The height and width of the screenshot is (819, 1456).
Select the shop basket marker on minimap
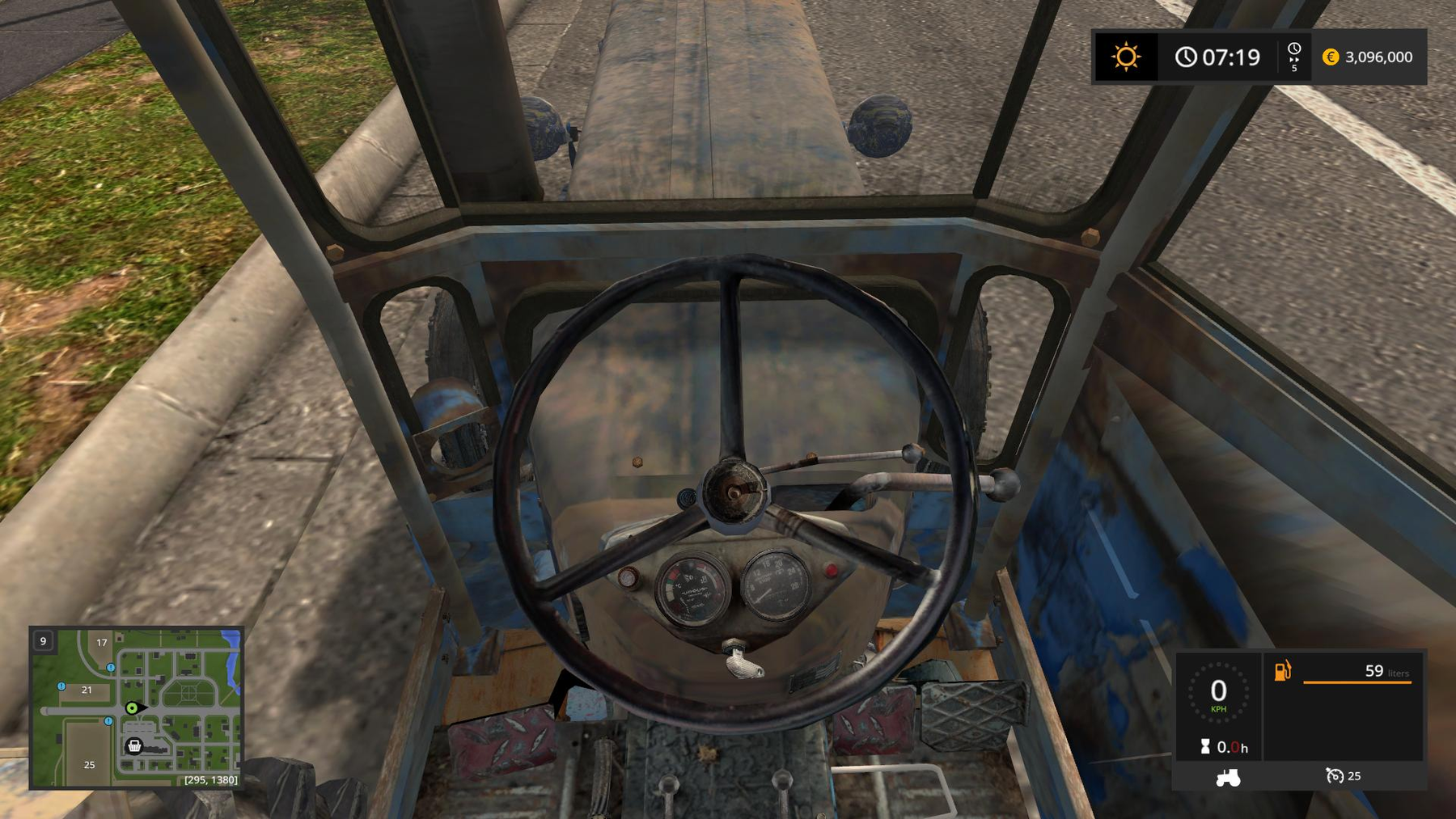point(134,745)
